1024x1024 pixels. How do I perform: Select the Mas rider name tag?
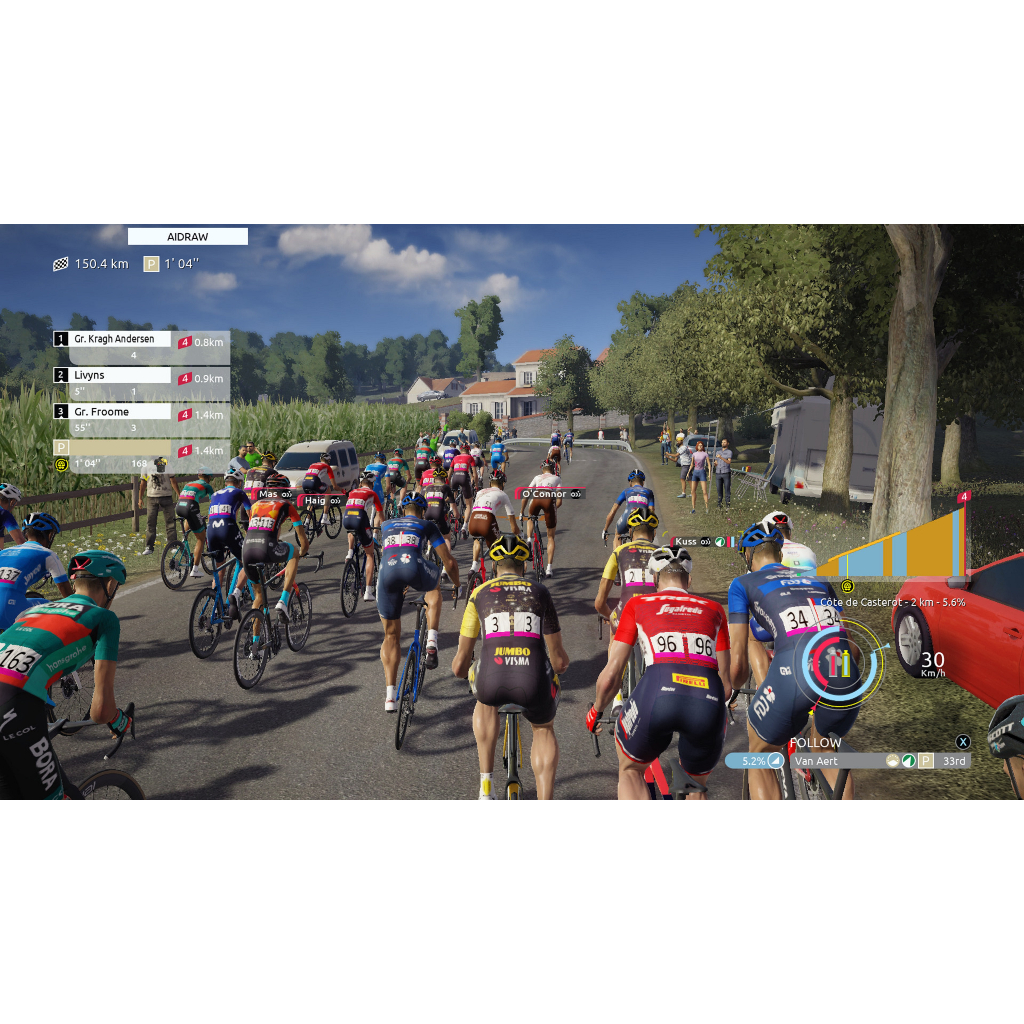pos(275,494)
